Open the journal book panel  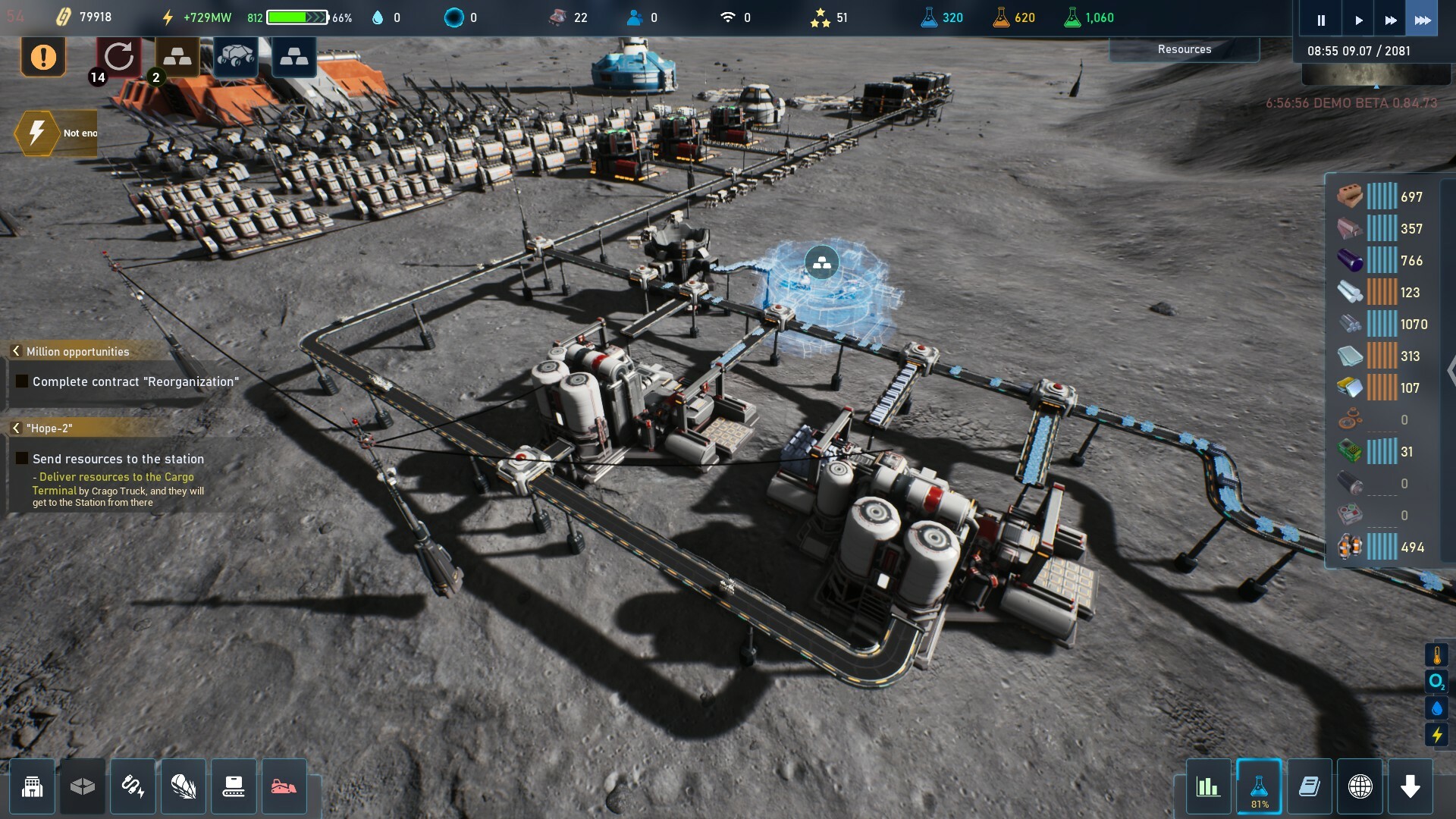(1310, 787)
